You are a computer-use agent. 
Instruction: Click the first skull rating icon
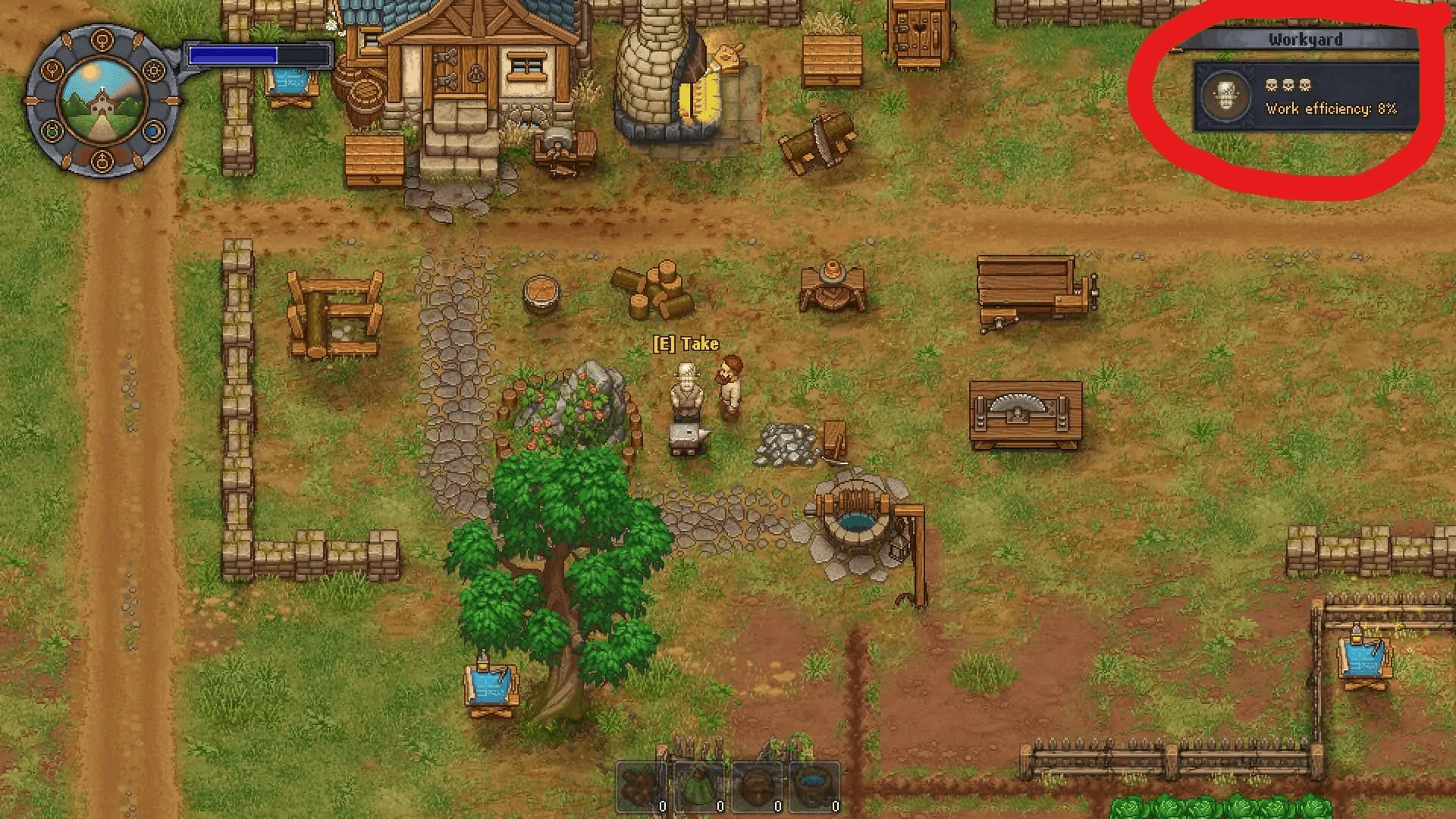[1271, 85]
